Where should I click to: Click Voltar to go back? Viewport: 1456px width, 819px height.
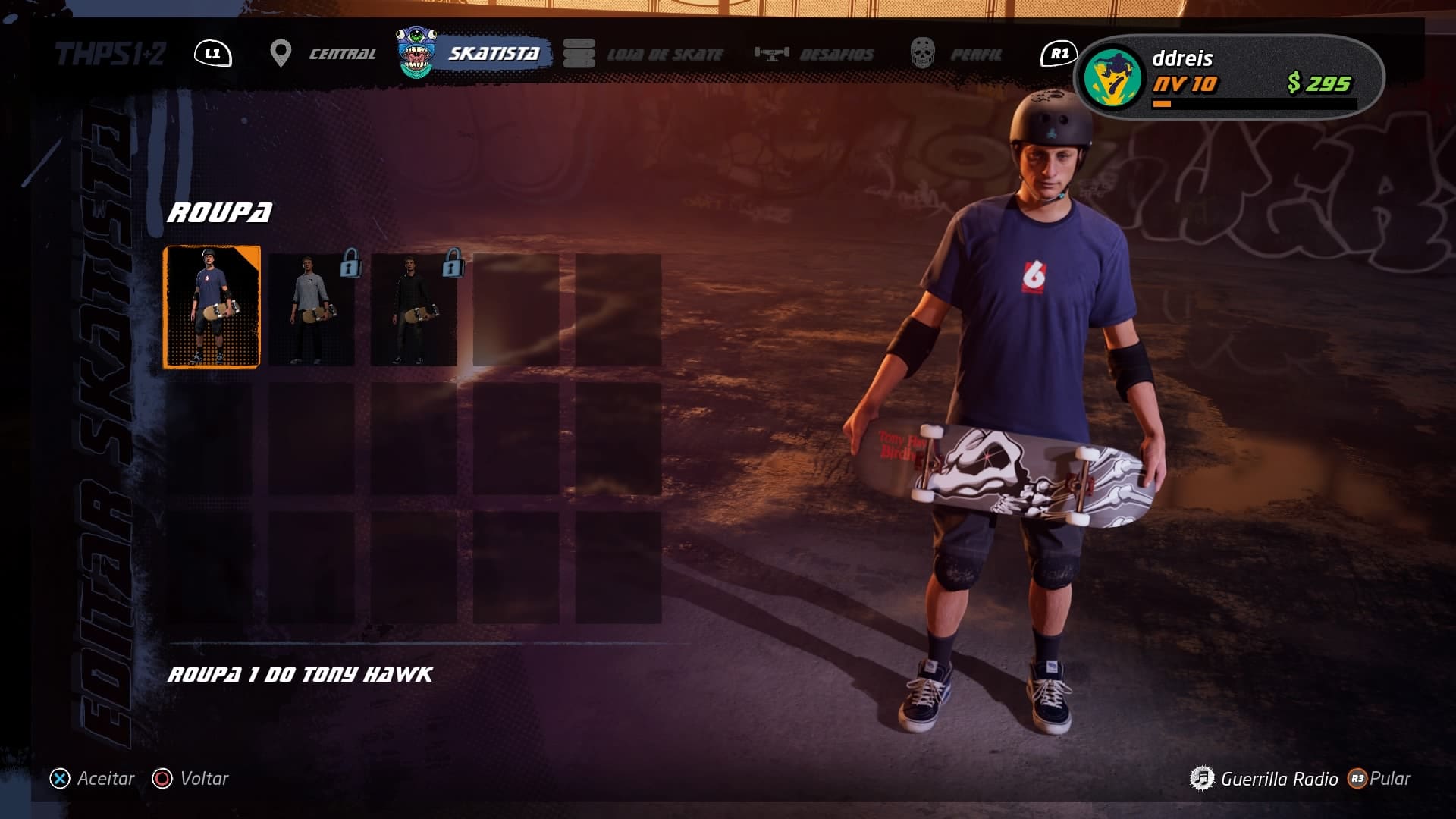[x=191, y=779]
